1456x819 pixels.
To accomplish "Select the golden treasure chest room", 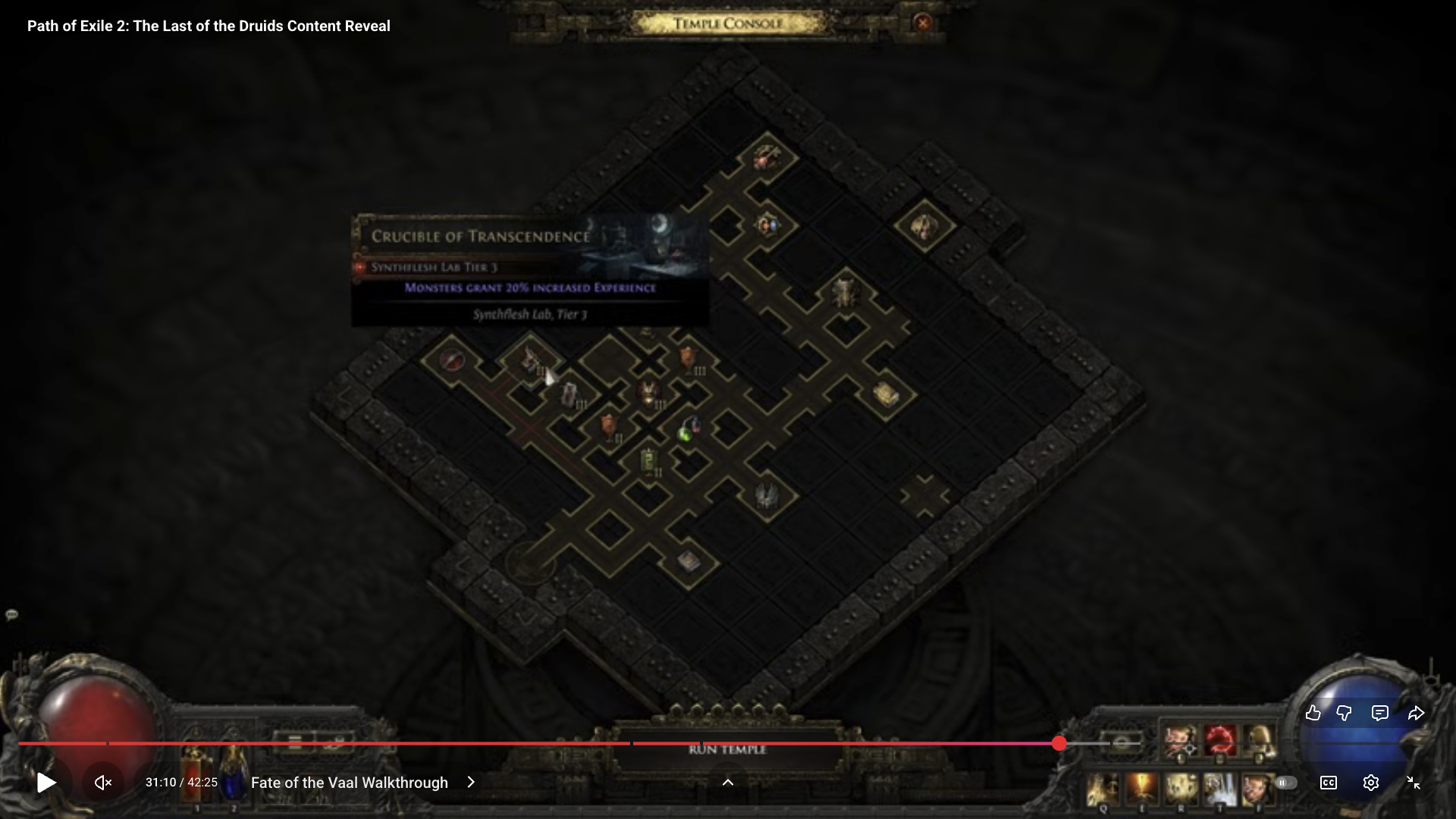I will [885, 394].
